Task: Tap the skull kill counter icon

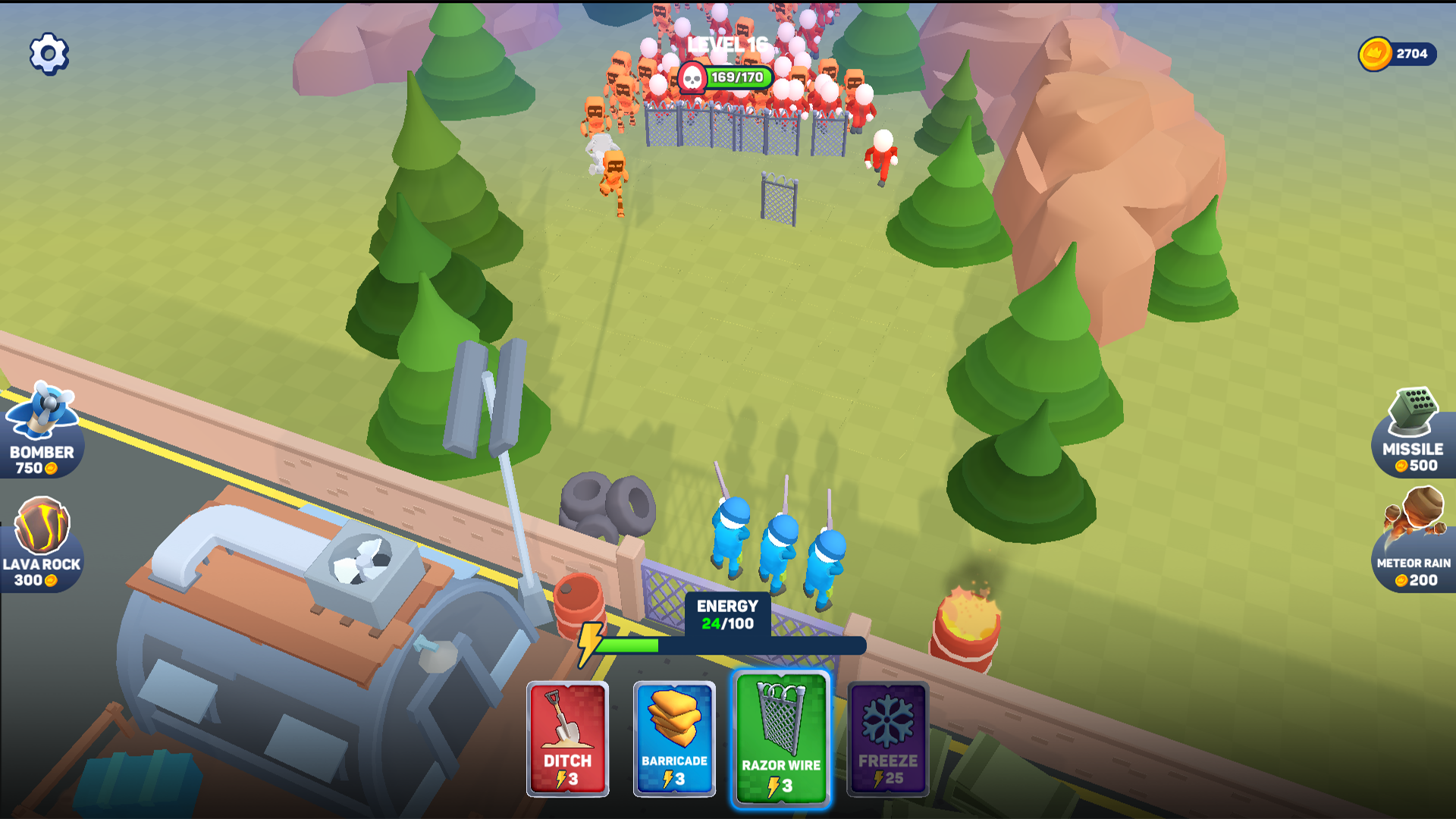Action: tap(694, 76)
